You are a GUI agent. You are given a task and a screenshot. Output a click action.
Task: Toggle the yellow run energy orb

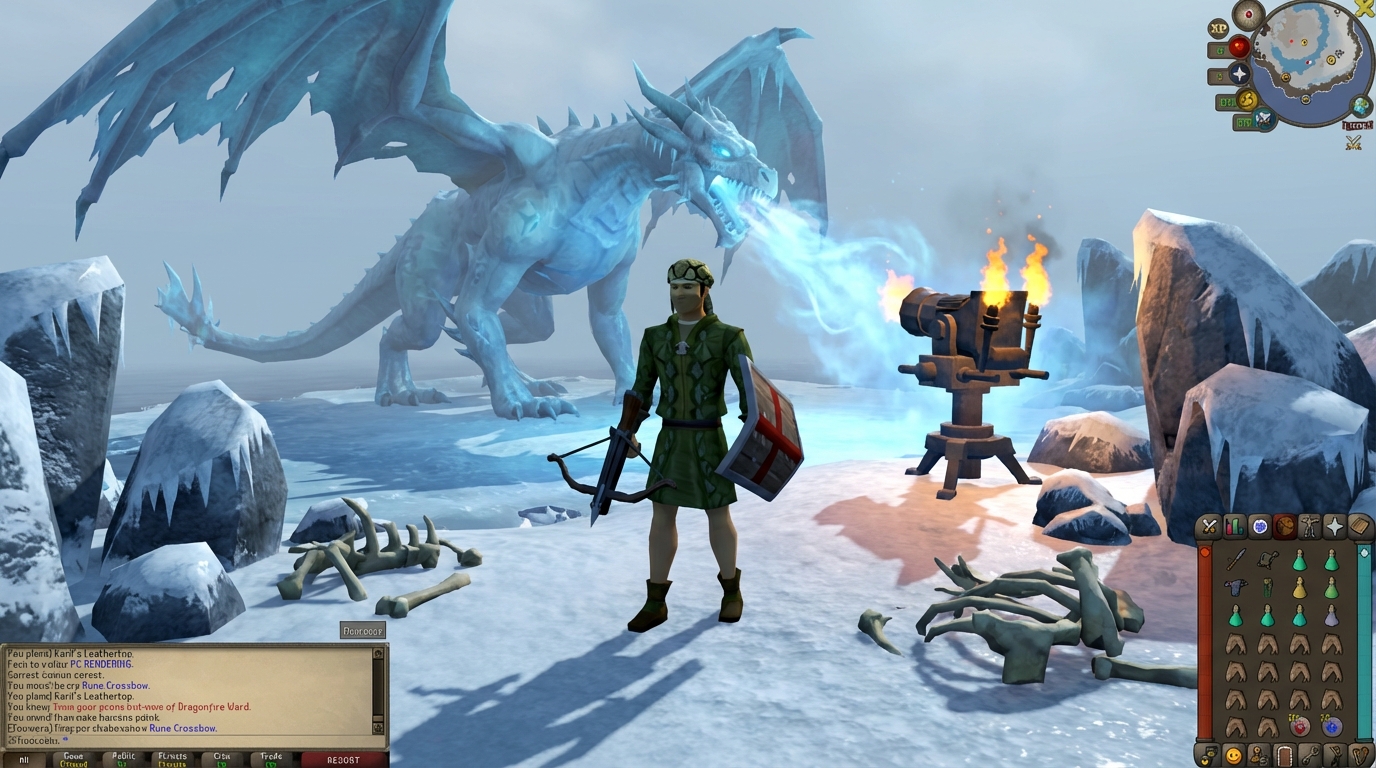pos(1247,99)
